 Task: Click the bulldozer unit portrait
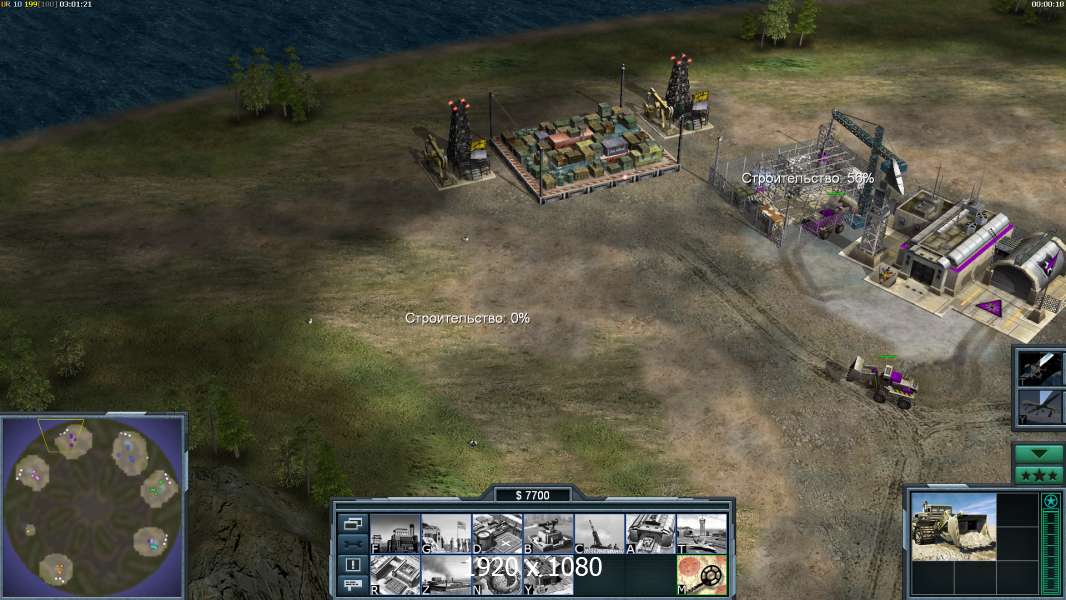953,527
